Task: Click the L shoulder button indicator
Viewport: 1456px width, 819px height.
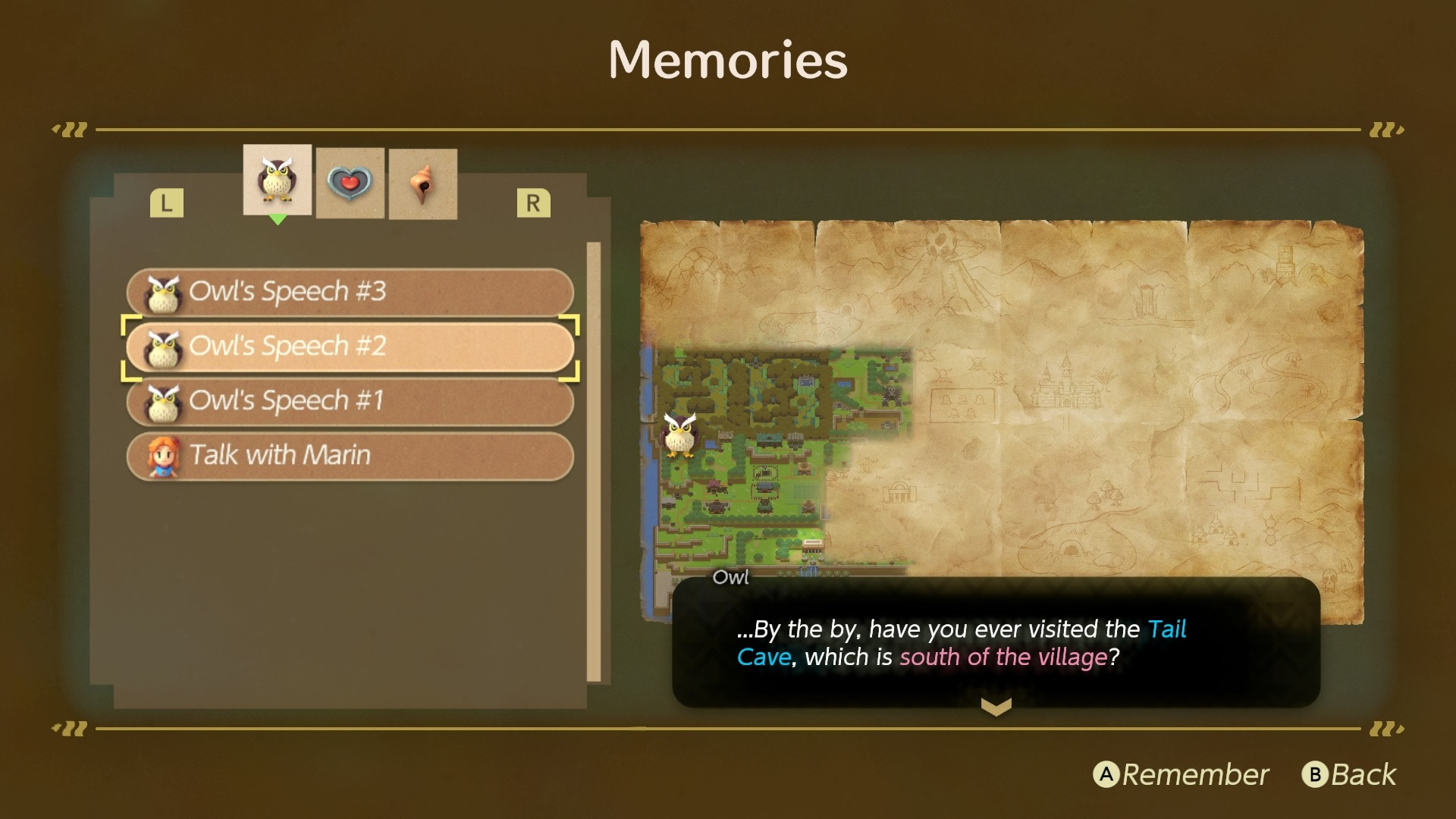Action: point(167,202)
